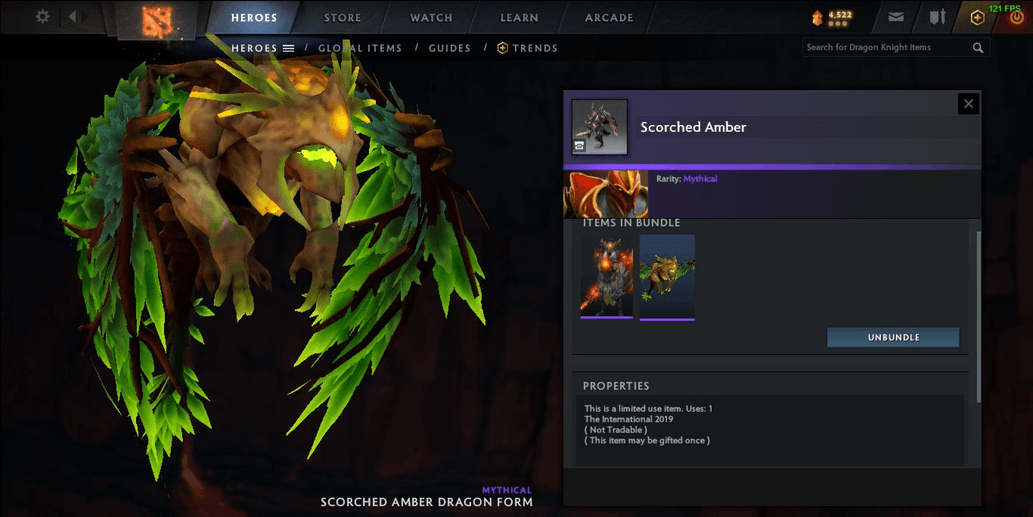Click the power quit button
Screen dimensions: 1033x517
click(1017, 18)
